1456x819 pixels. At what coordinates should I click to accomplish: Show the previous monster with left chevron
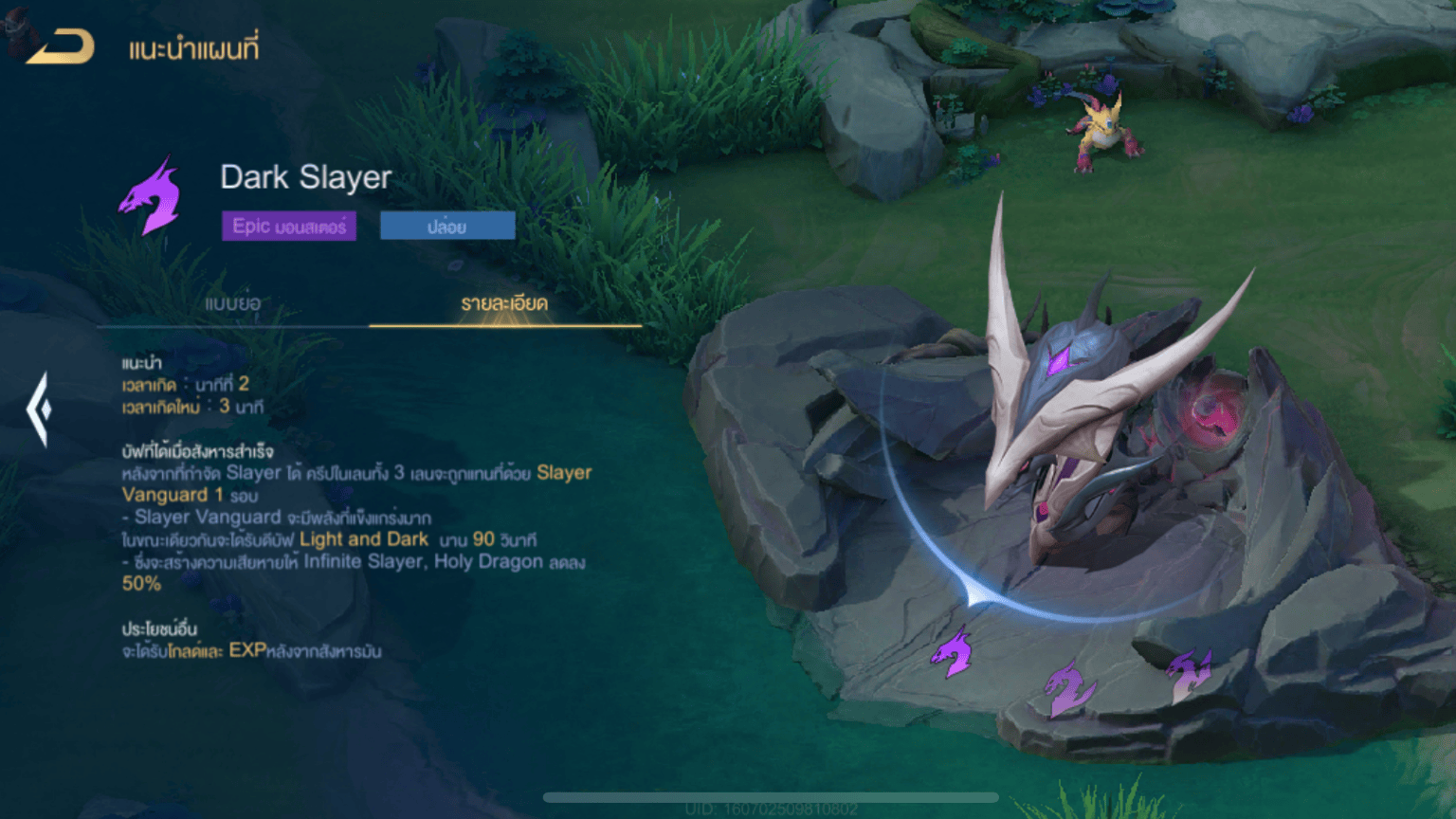[x=39, y=409]
